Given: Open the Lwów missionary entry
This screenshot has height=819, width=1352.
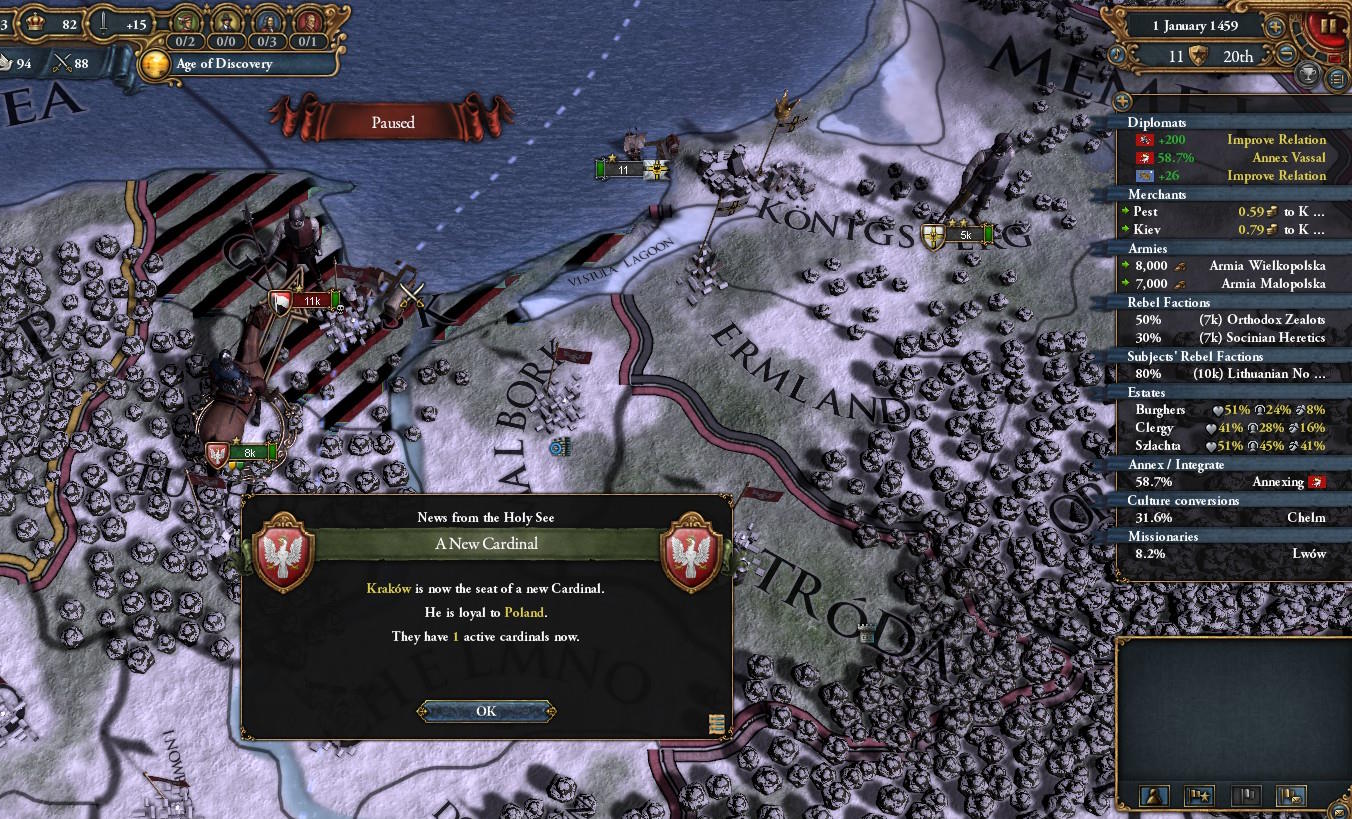Looking at the screenshot, I should [1226, 554].
